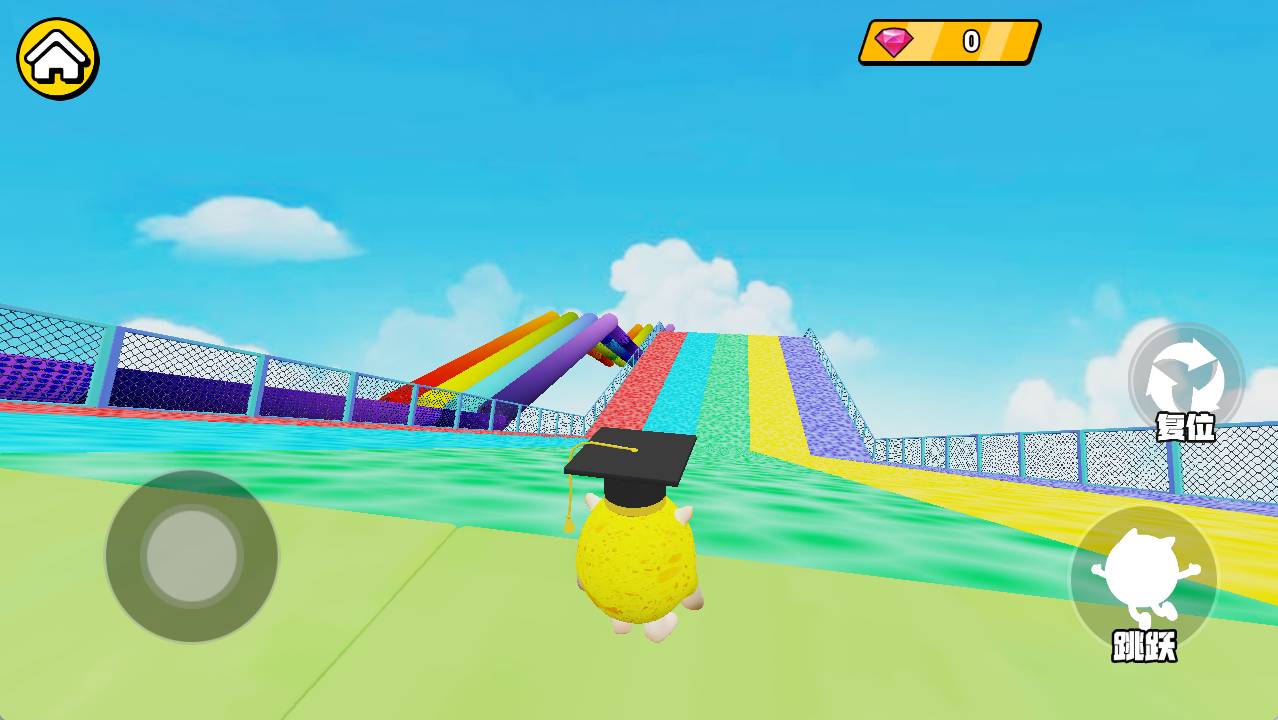Return to the home screen
The image size is (1278, 720).
tap(57, 58)
